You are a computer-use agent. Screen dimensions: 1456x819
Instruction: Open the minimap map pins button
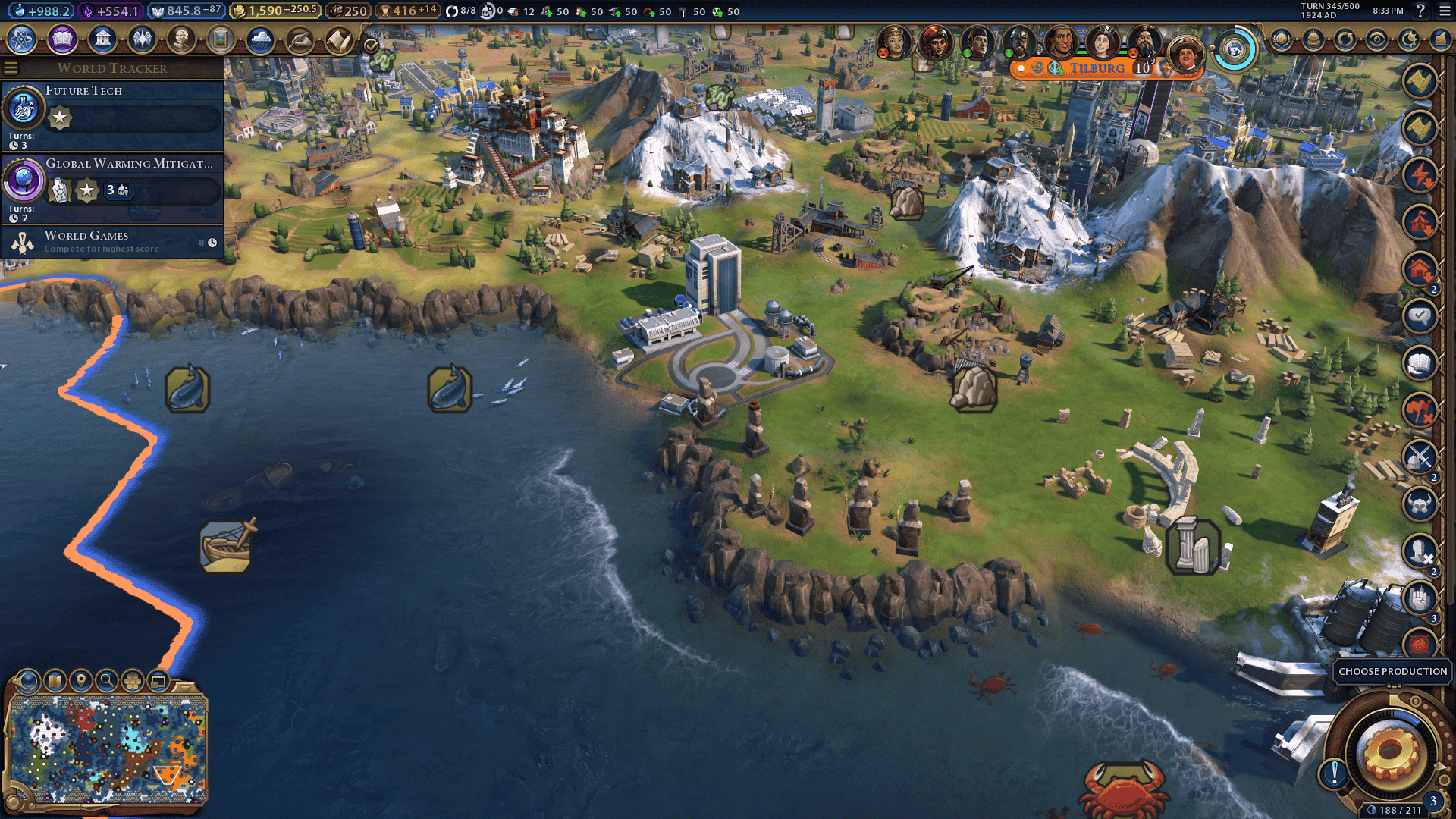80,681
